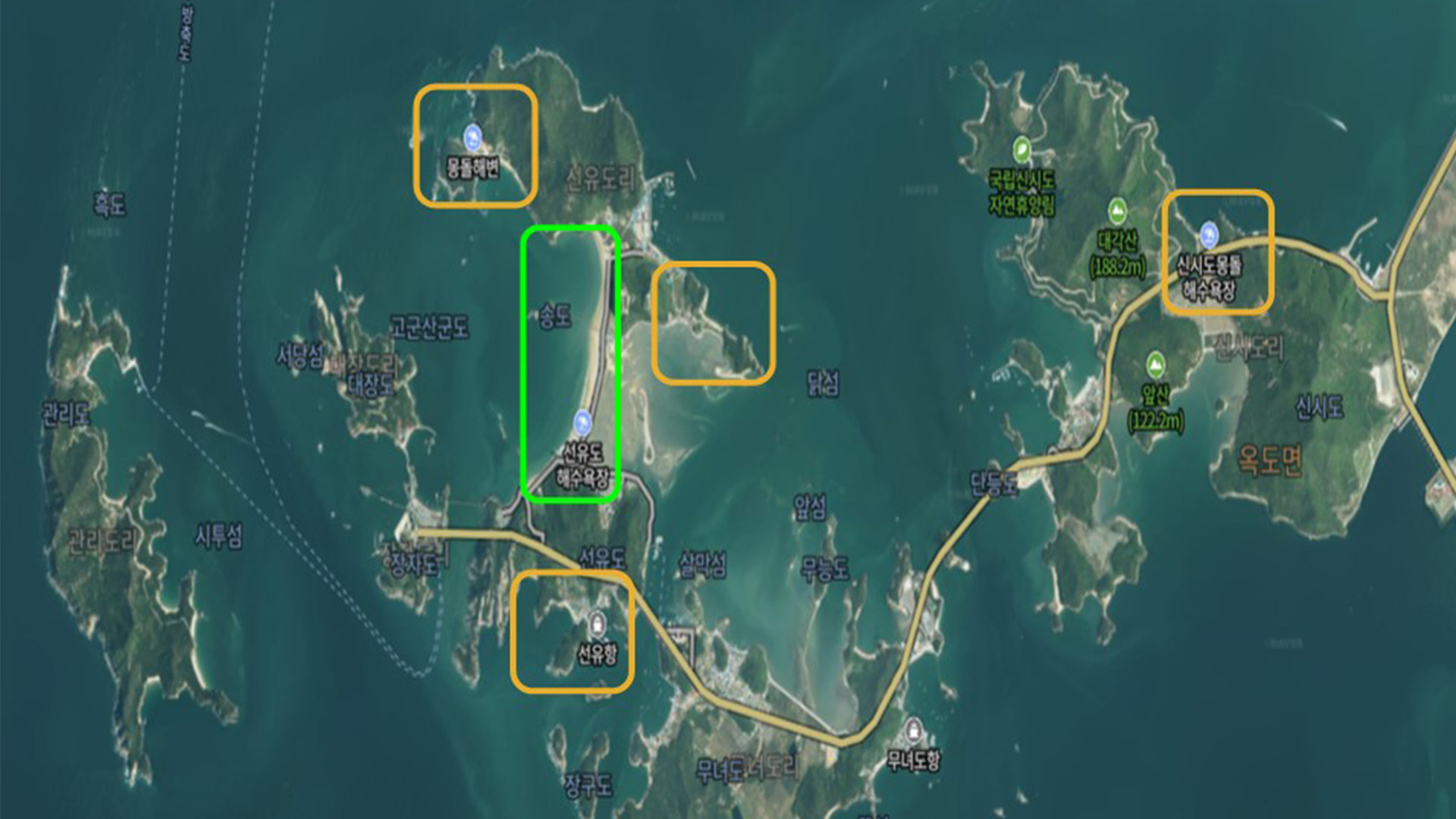Open the 신시도몽돌 해수욕장 beach marker
The height and width of the screenshot is (819, 1456).
pos(1209,234)
